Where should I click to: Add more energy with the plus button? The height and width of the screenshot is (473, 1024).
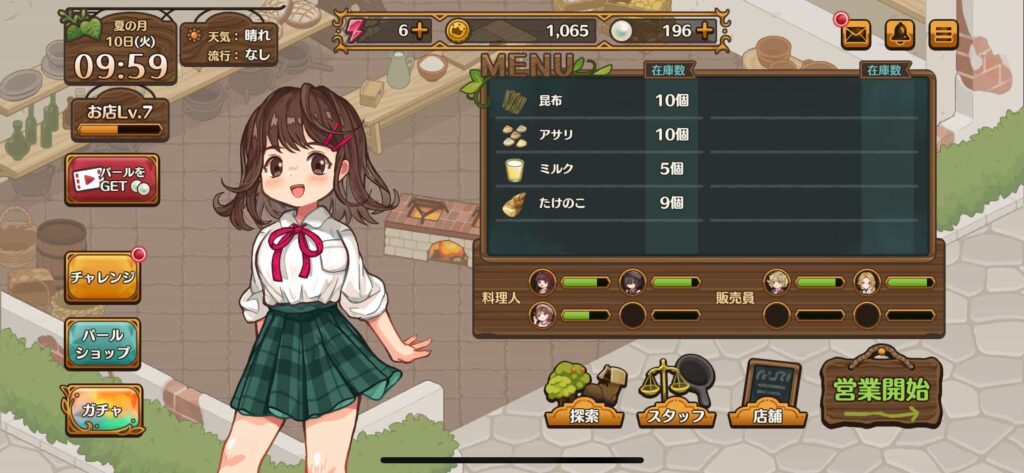[420, 30]
